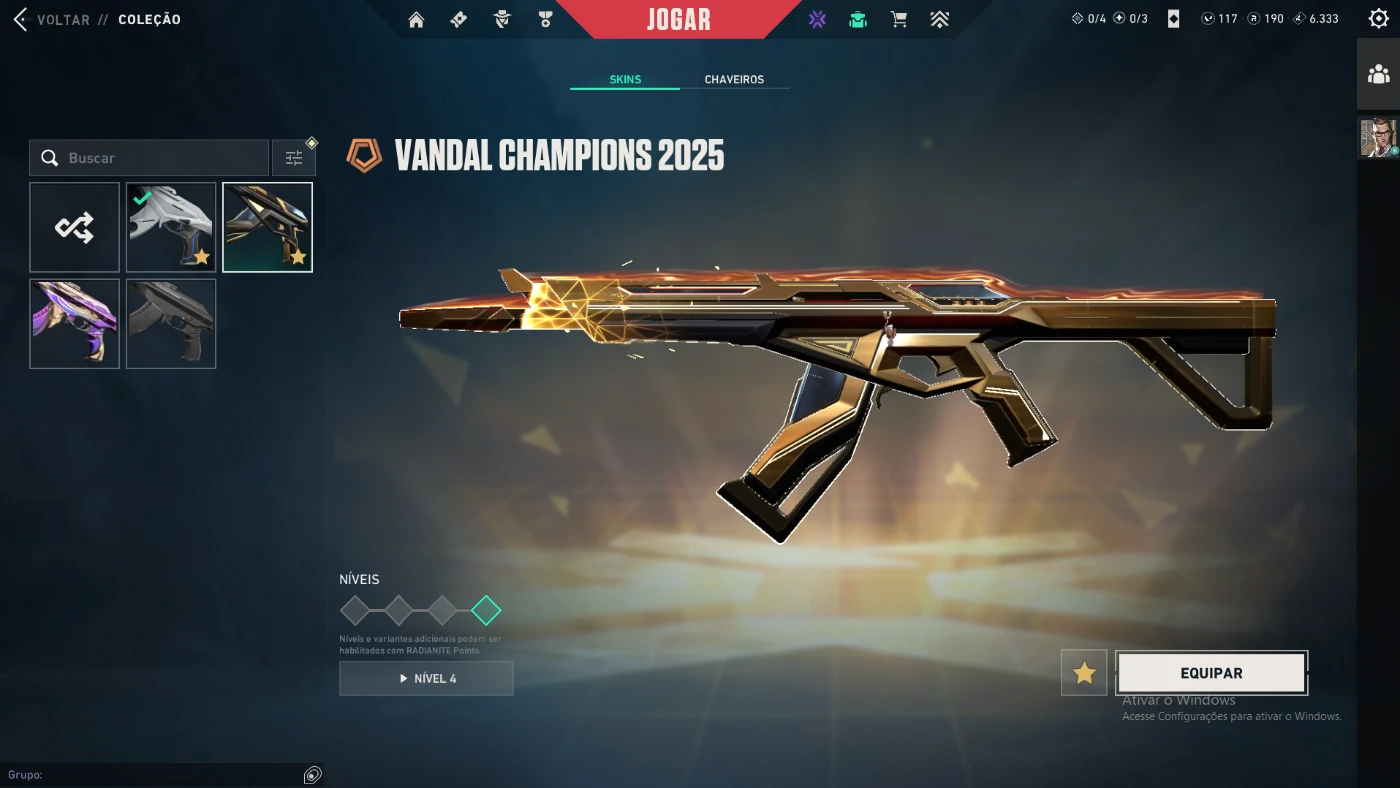The width and height of the screenshot is (1400, 788).
Task: Open the home screen icon
Action: (416, 20)
